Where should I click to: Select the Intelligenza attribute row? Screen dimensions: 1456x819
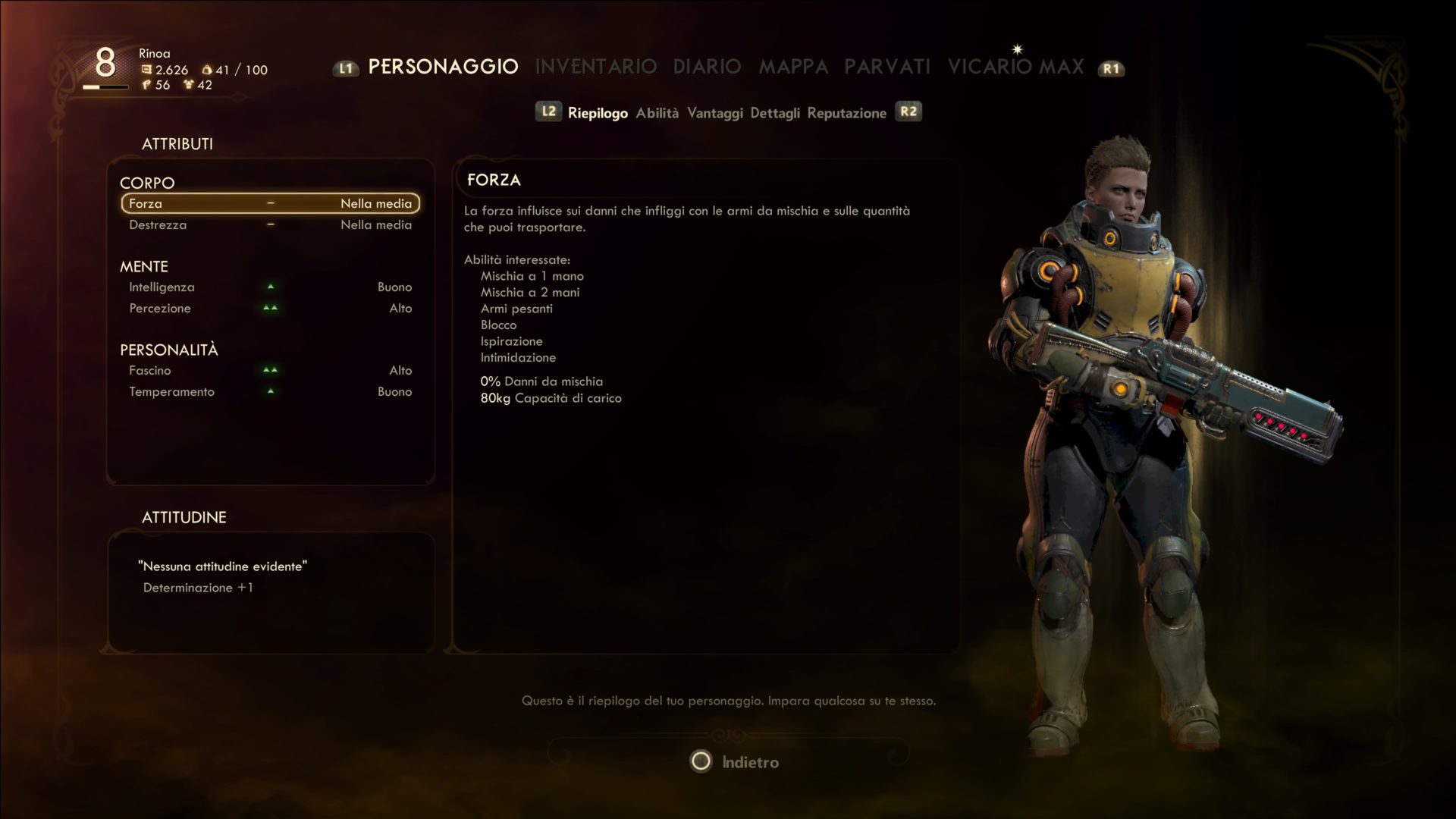[x=270, y=287]
